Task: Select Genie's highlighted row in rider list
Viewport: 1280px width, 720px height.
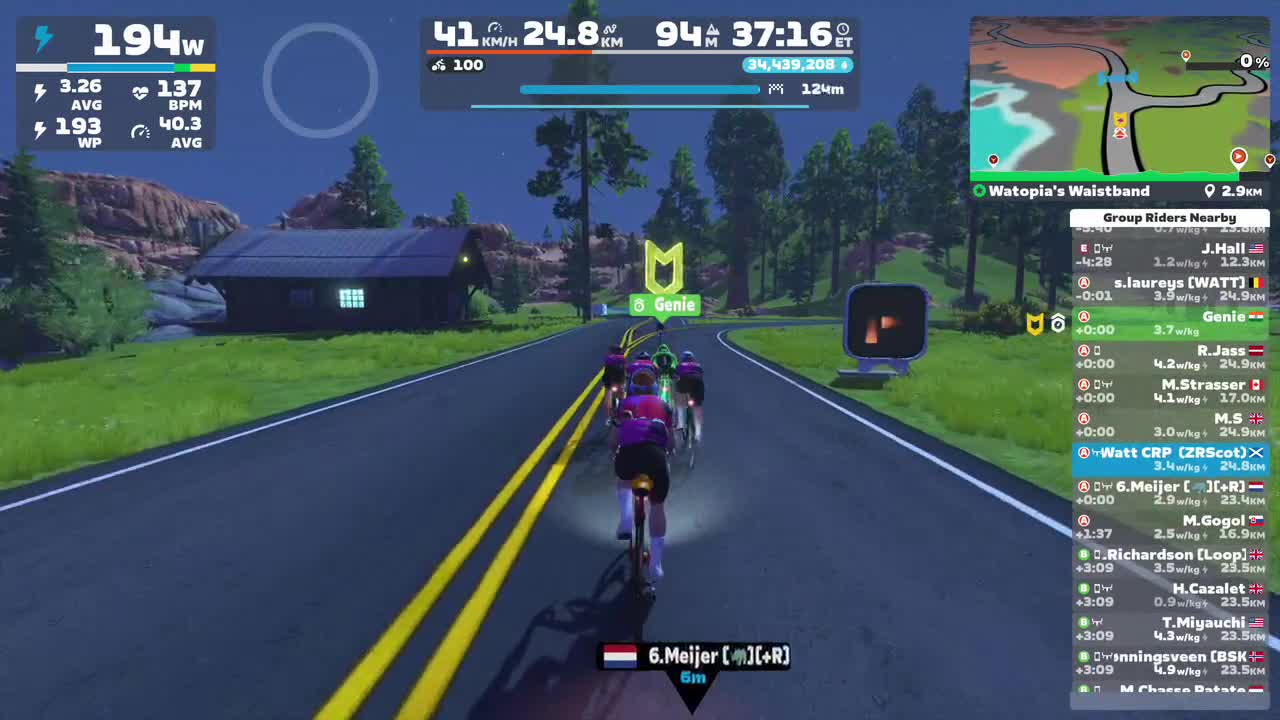Action: pos(1170,322)
